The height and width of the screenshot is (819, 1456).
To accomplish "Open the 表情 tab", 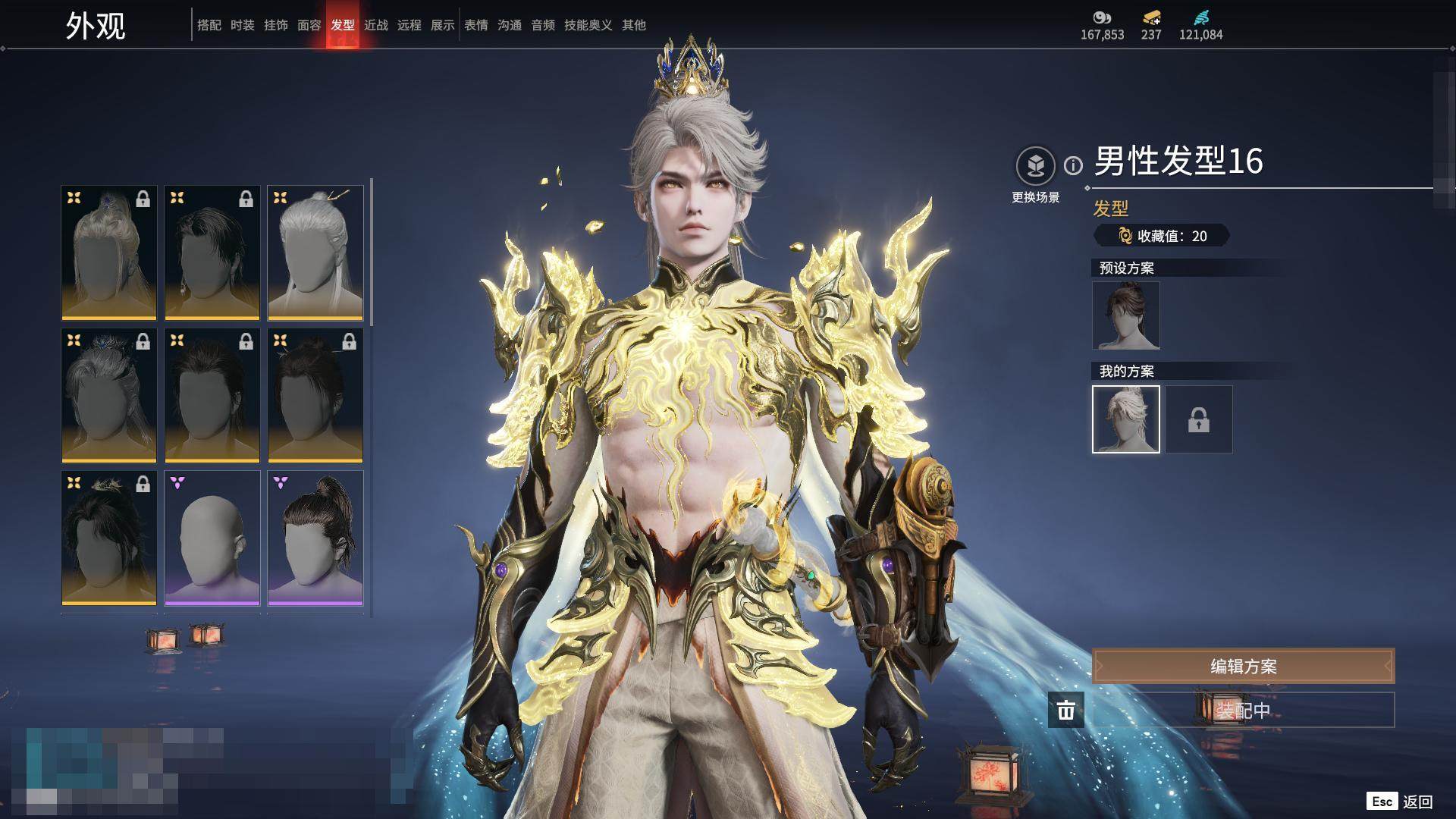I will [475, 25].
